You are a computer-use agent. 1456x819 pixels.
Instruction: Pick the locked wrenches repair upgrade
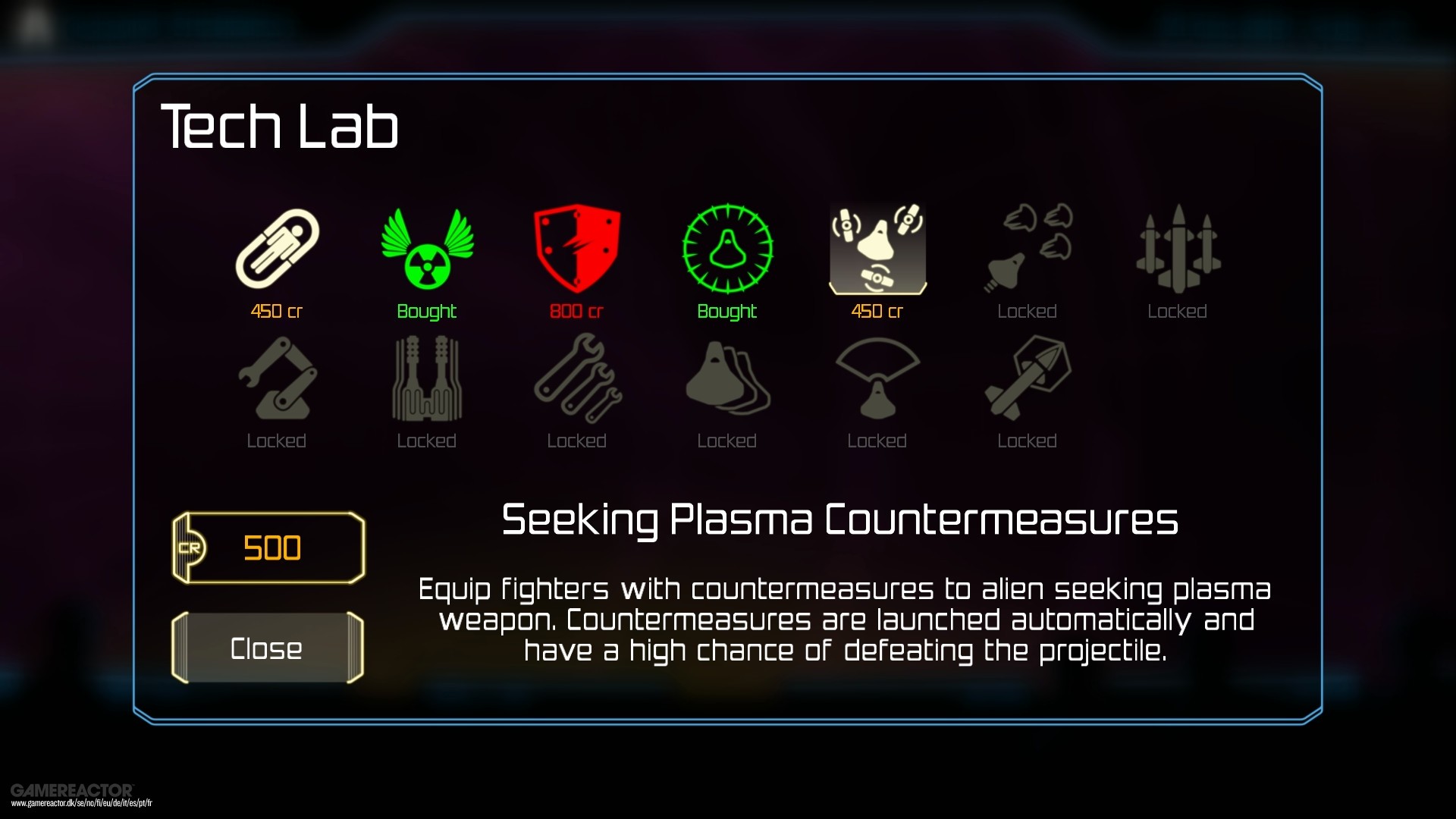tap(576, 378)
